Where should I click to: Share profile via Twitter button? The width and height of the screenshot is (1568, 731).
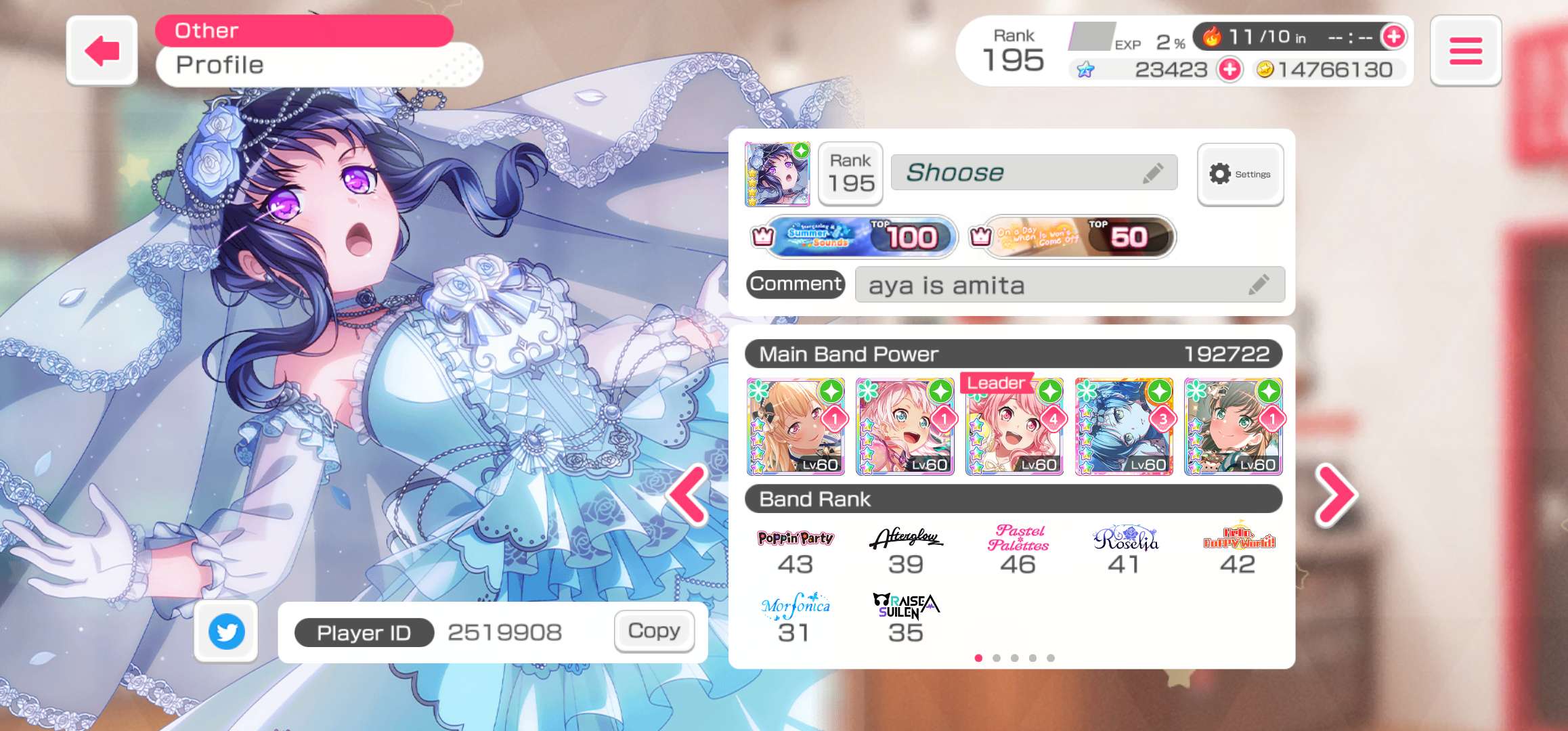226,631
